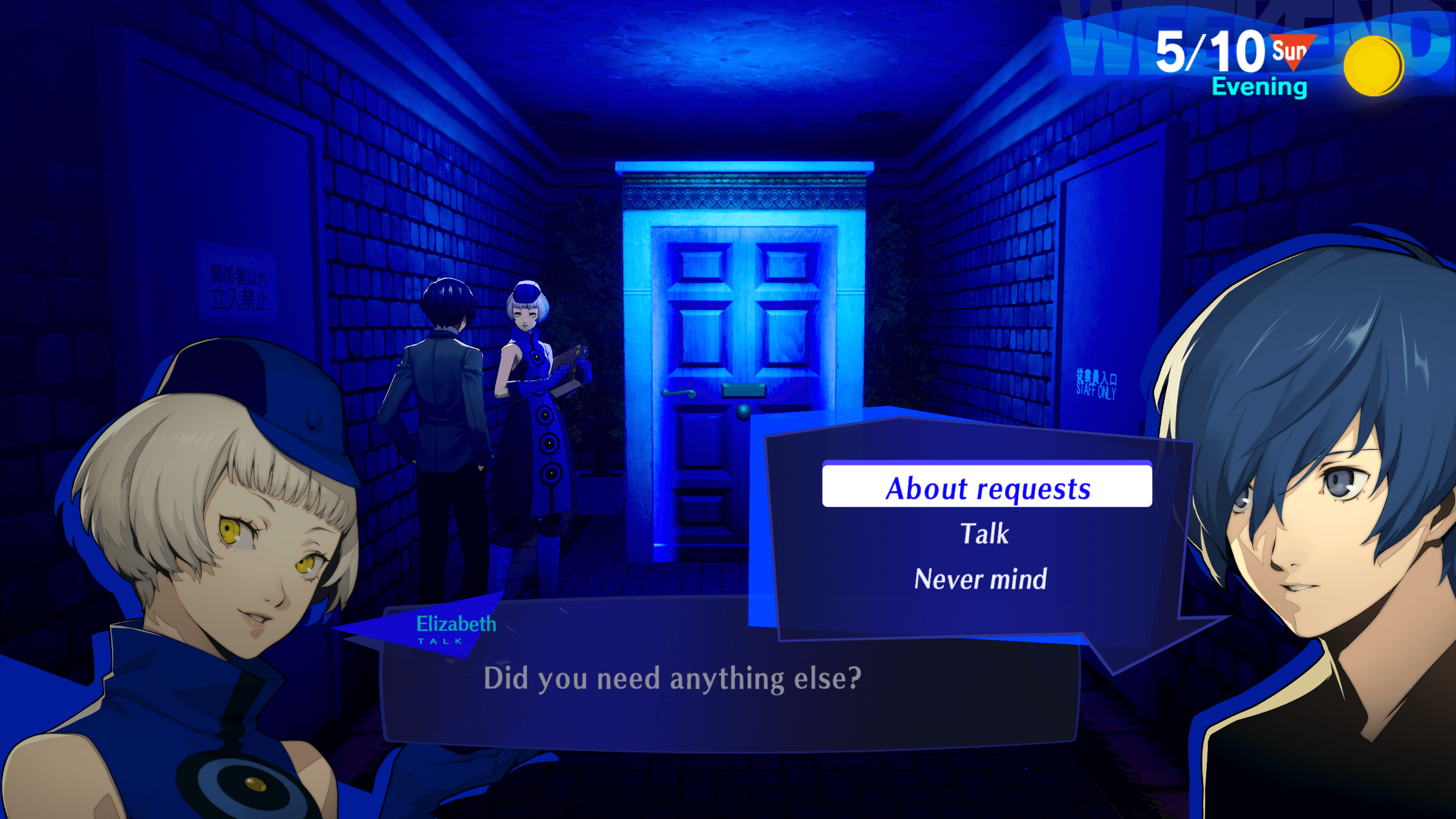
Task: Select the Never mind option
Action: click(x=981, y=578)
